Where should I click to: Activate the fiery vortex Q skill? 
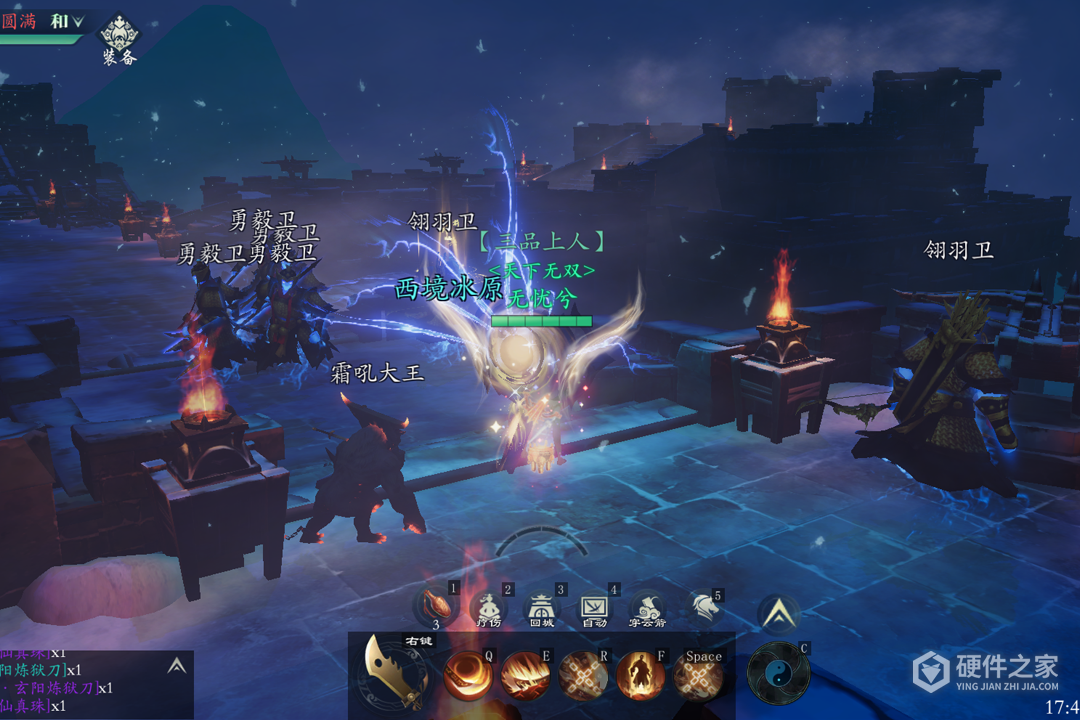click(x=466, y=675)
